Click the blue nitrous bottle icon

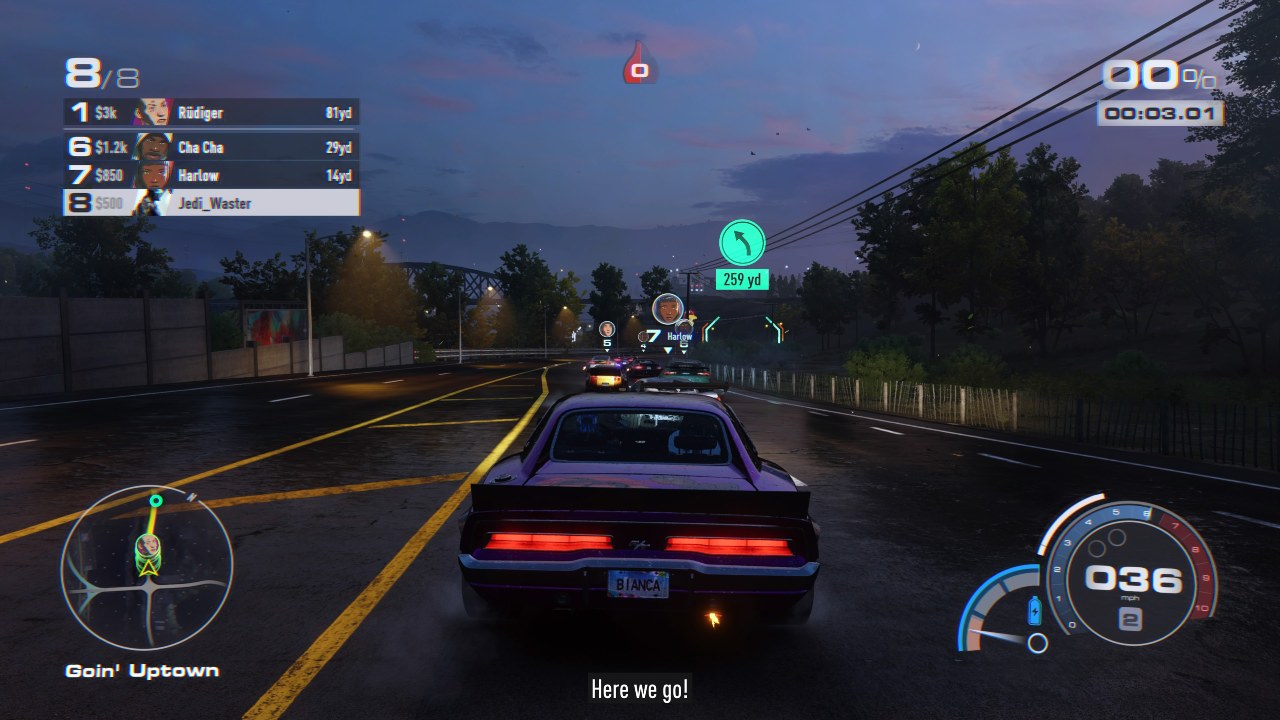click(x=1035, y=609)
